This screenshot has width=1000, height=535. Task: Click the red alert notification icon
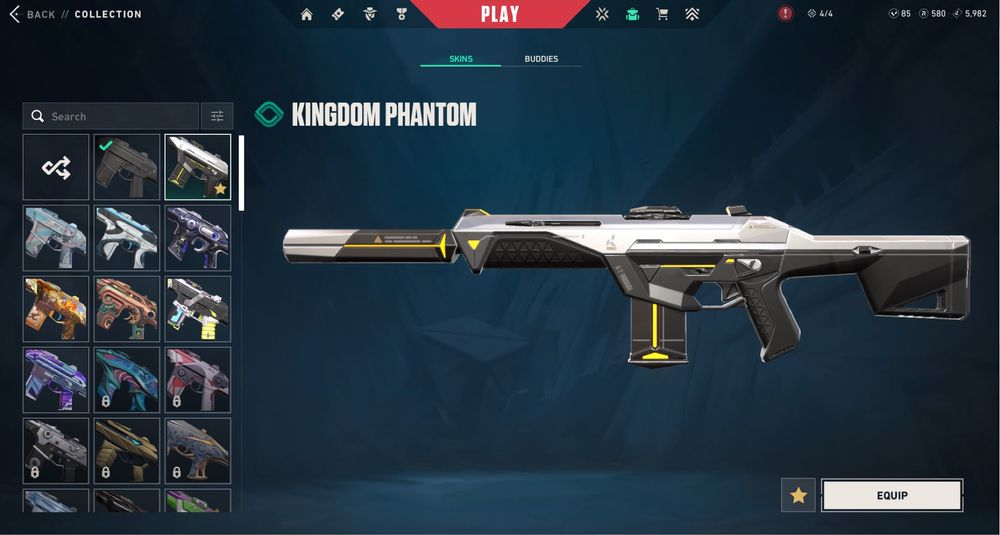point(785,14)
